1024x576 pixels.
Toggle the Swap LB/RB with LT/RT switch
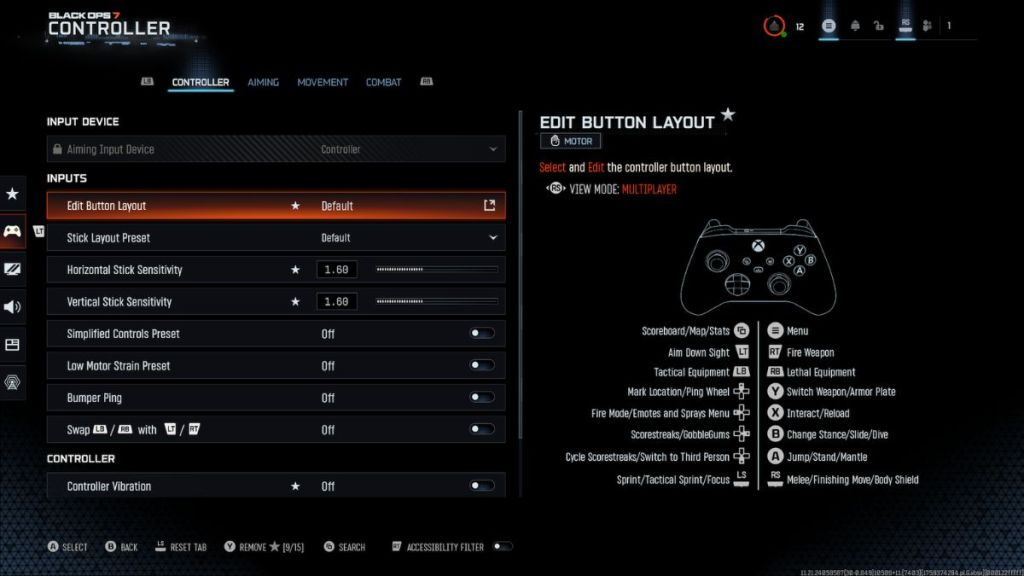pyautogui.click(x=482, y=430)
